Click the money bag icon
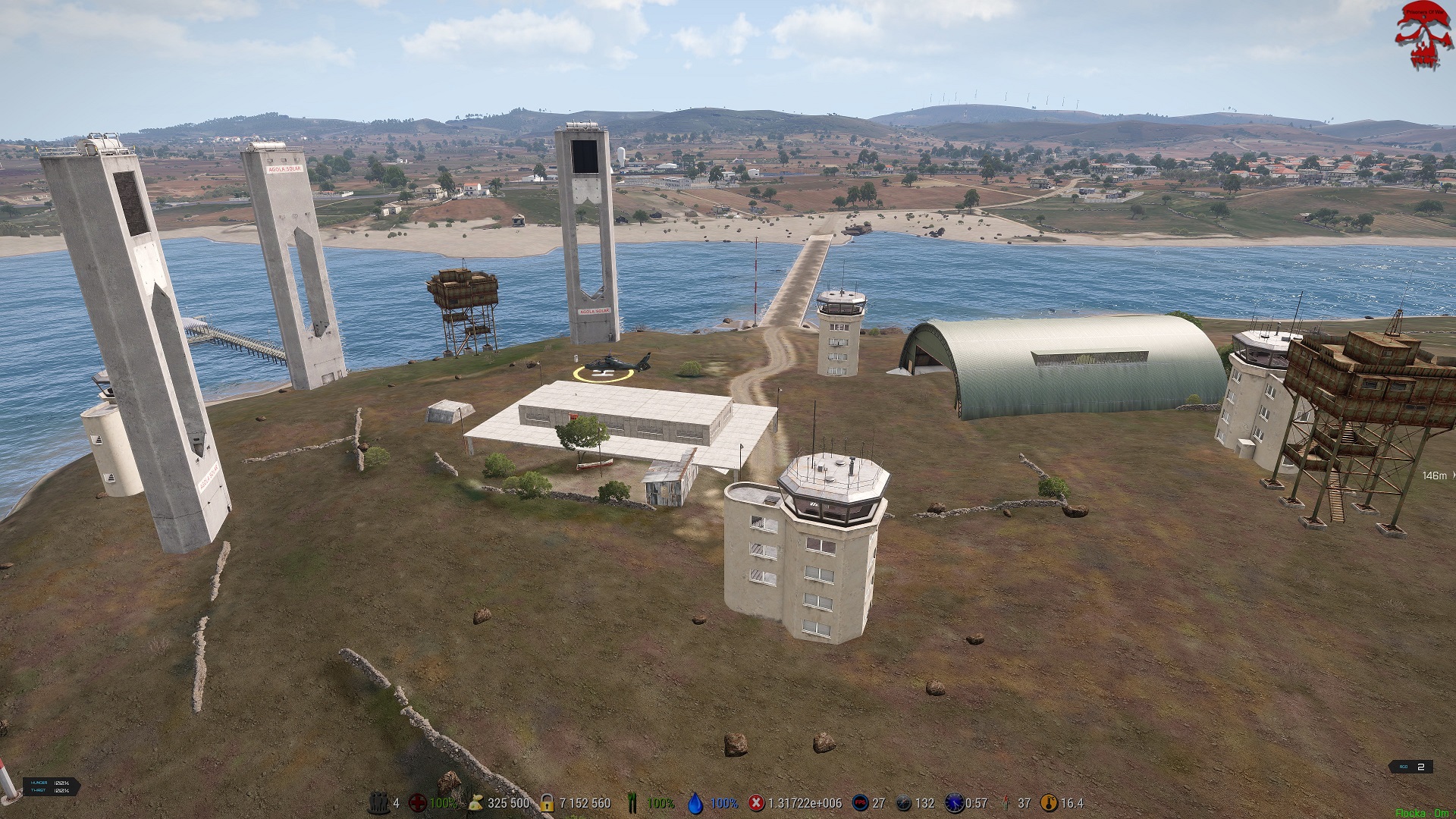 (x=475, y=802)
